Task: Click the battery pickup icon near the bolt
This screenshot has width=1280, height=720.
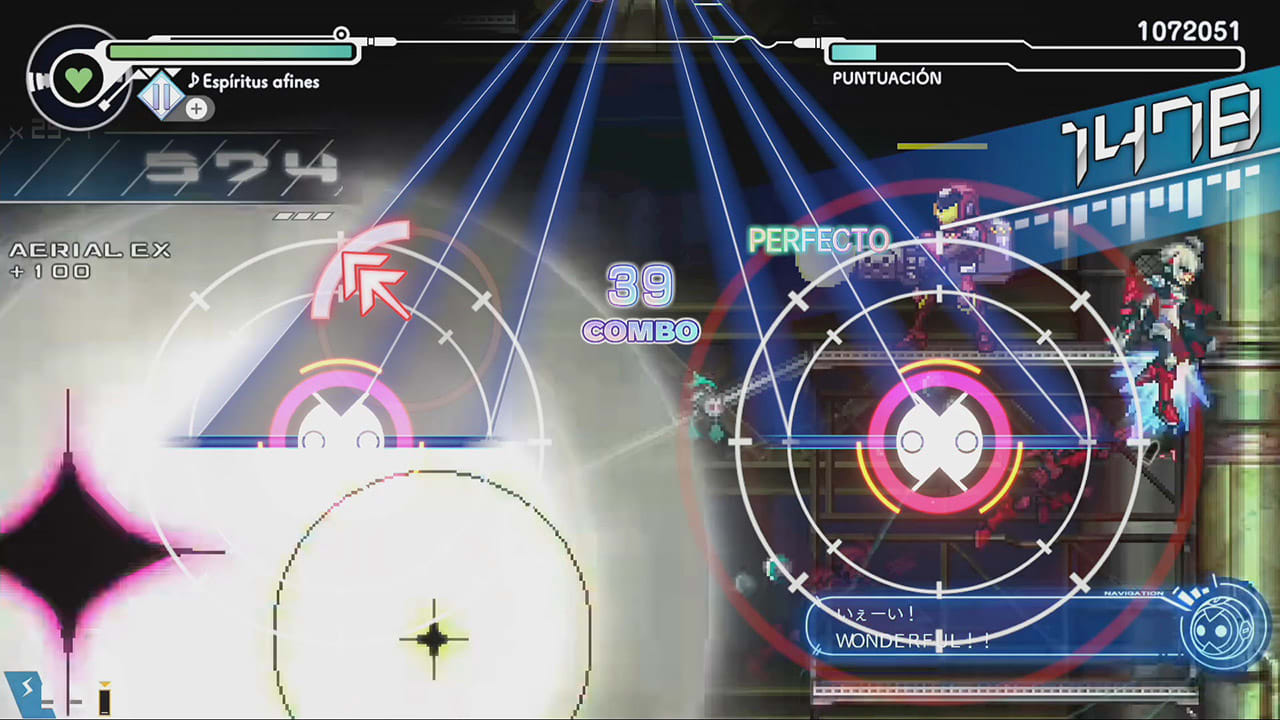Action: pyautogui.click(x=104, y=697)
